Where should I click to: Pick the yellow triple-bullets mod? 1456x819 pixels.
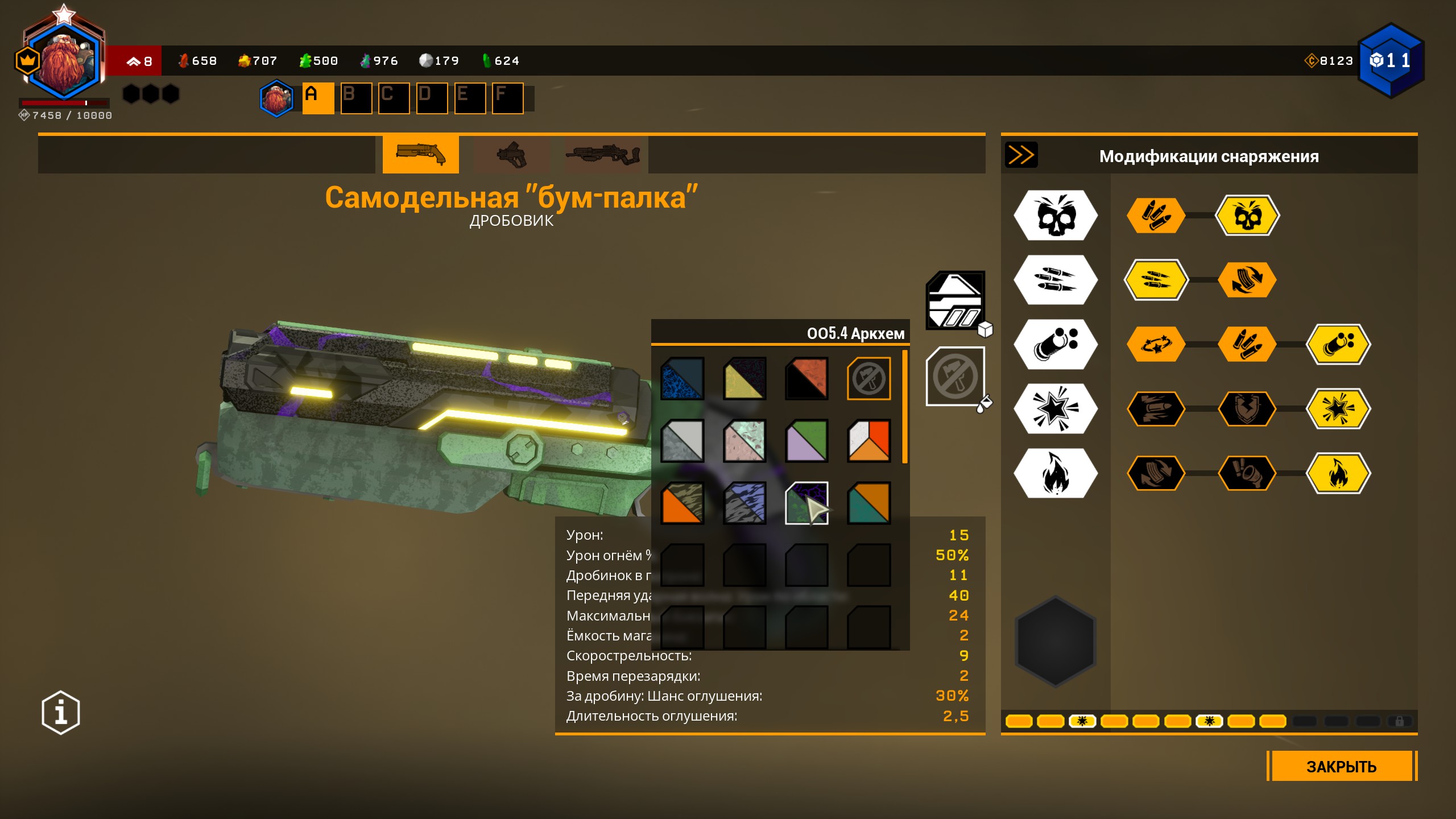(1156, 280)
